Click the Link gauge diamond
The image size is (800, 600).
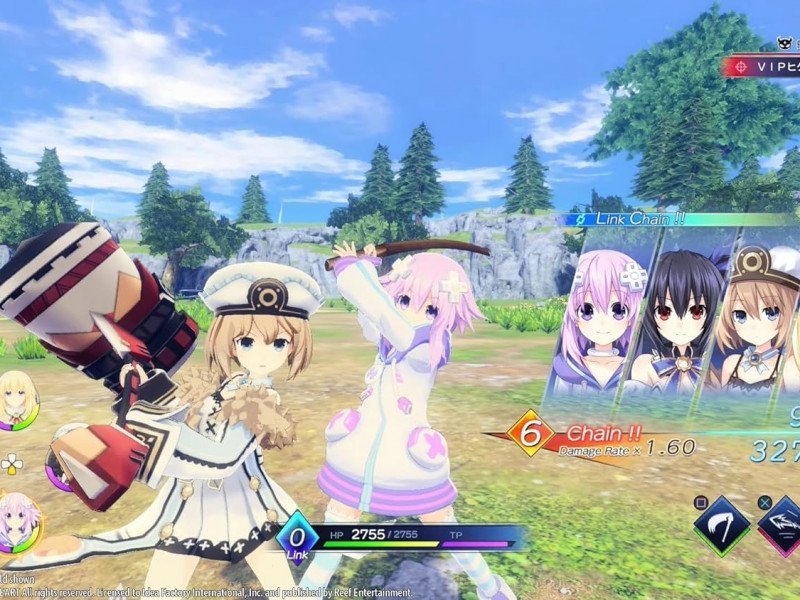pyautogui.click(x=297, y=537)
